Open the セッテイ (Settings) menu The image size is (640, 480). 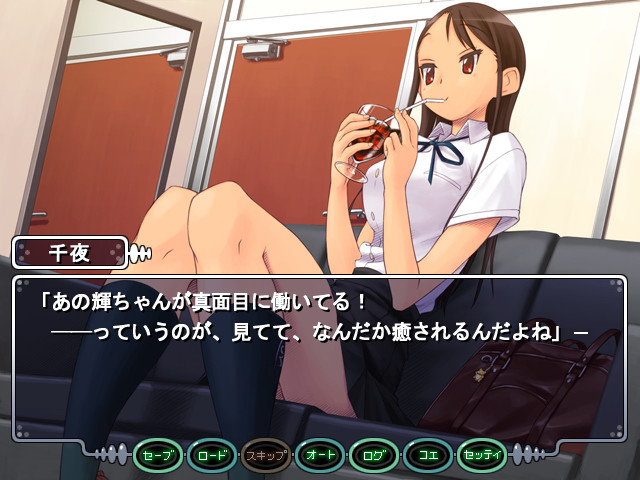tap(483, 456)
